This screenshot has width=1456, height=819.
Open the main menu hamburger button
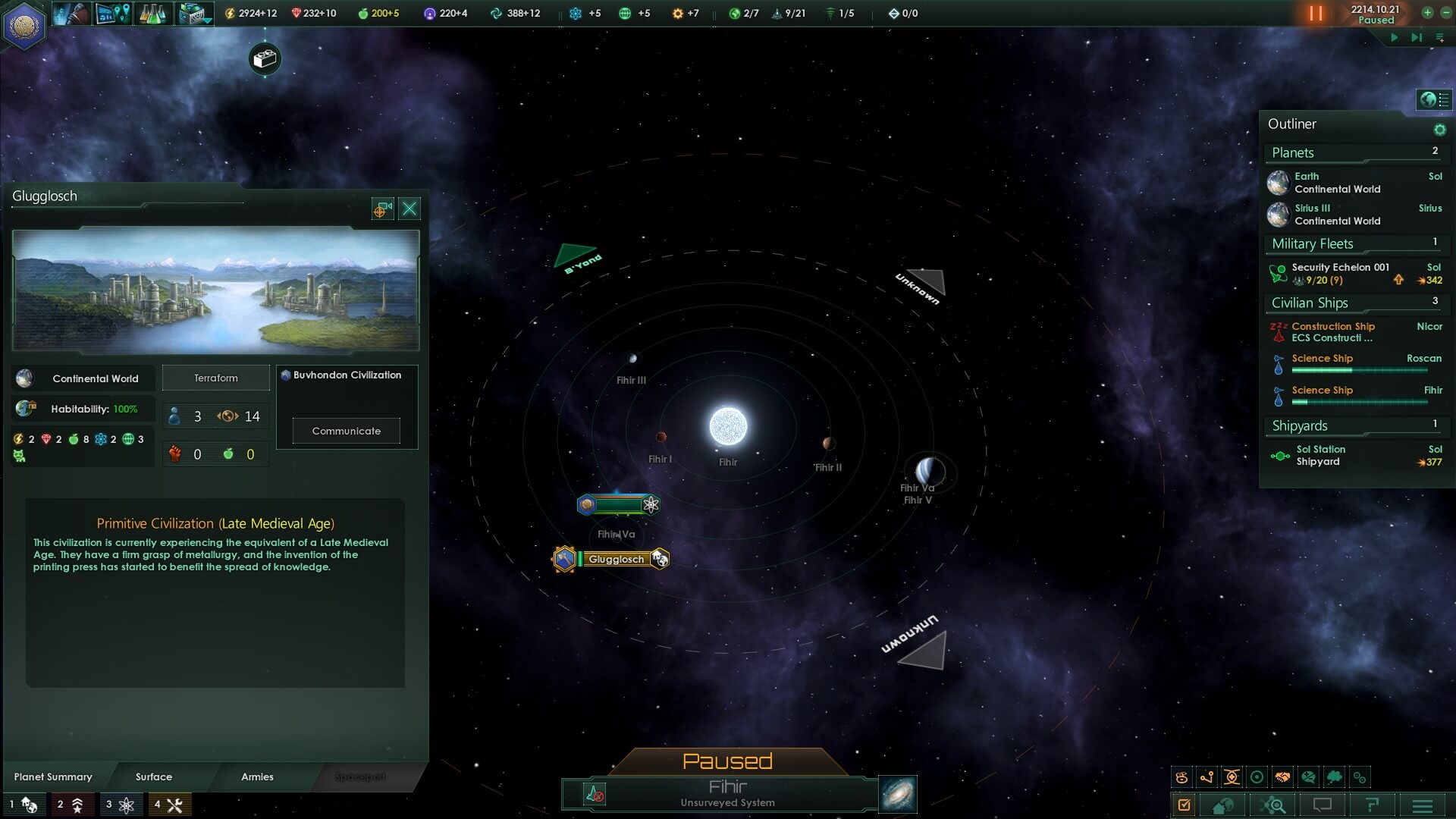[1422, 805]
